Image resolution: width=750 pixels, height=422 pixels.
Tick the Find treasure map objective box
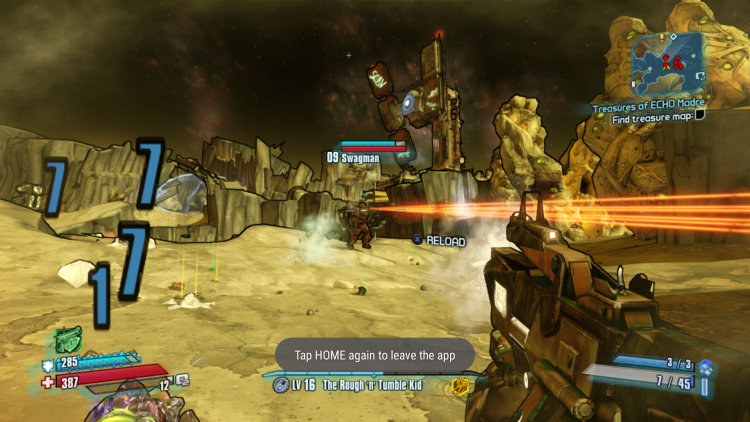click(x=700, y=115)
